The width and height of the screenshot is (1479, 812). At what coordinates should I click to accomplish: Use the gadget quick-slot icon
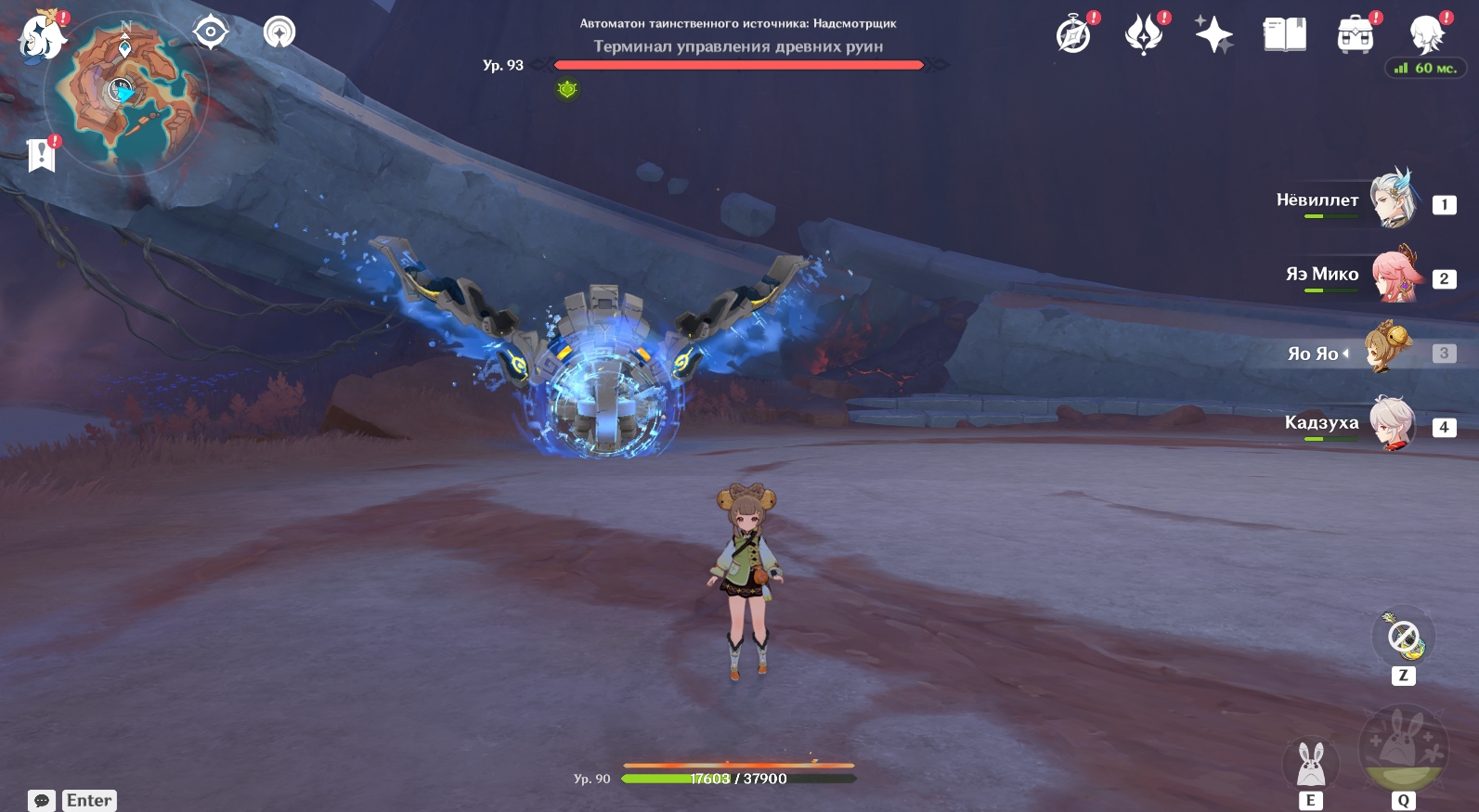(1403, 637)
